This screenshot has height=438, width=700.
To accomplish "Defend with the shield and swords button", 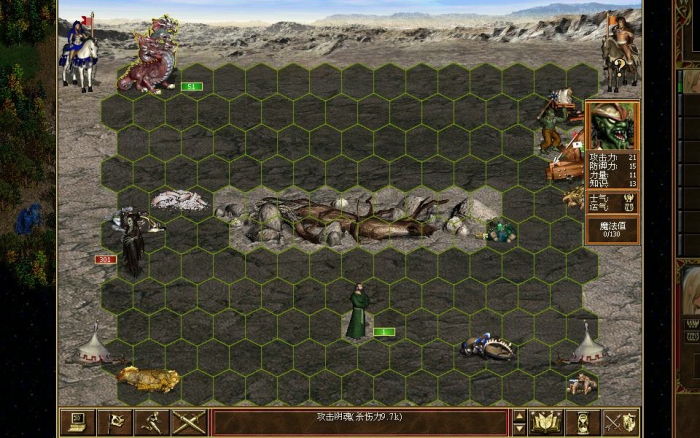I will click(x=621, y=422).
